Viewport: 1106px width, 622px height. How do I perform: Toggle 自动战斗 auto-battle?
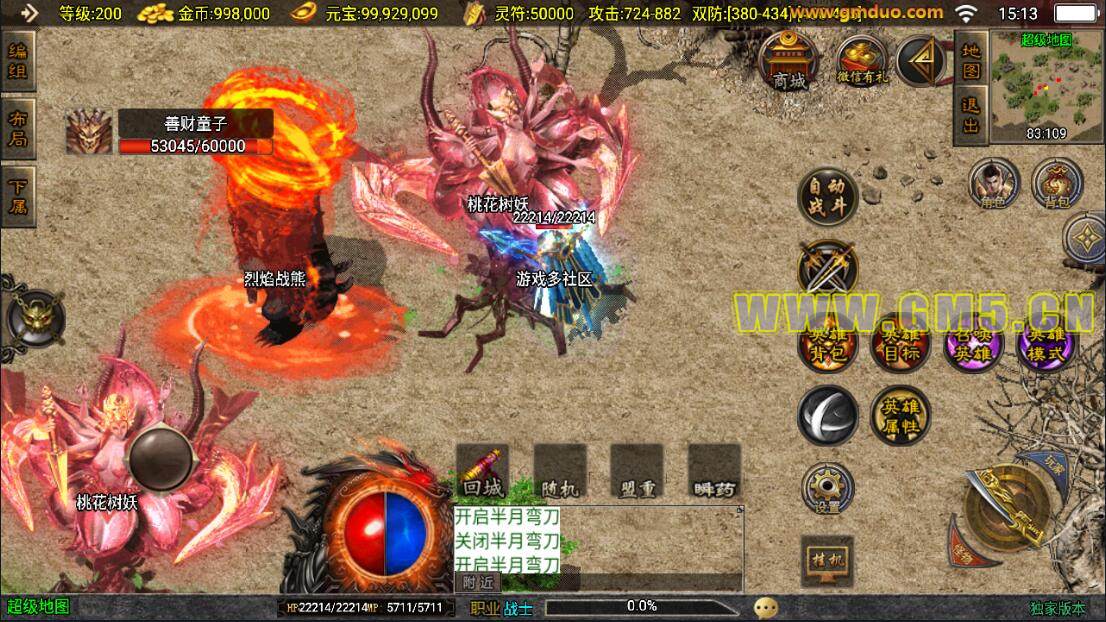827,196
